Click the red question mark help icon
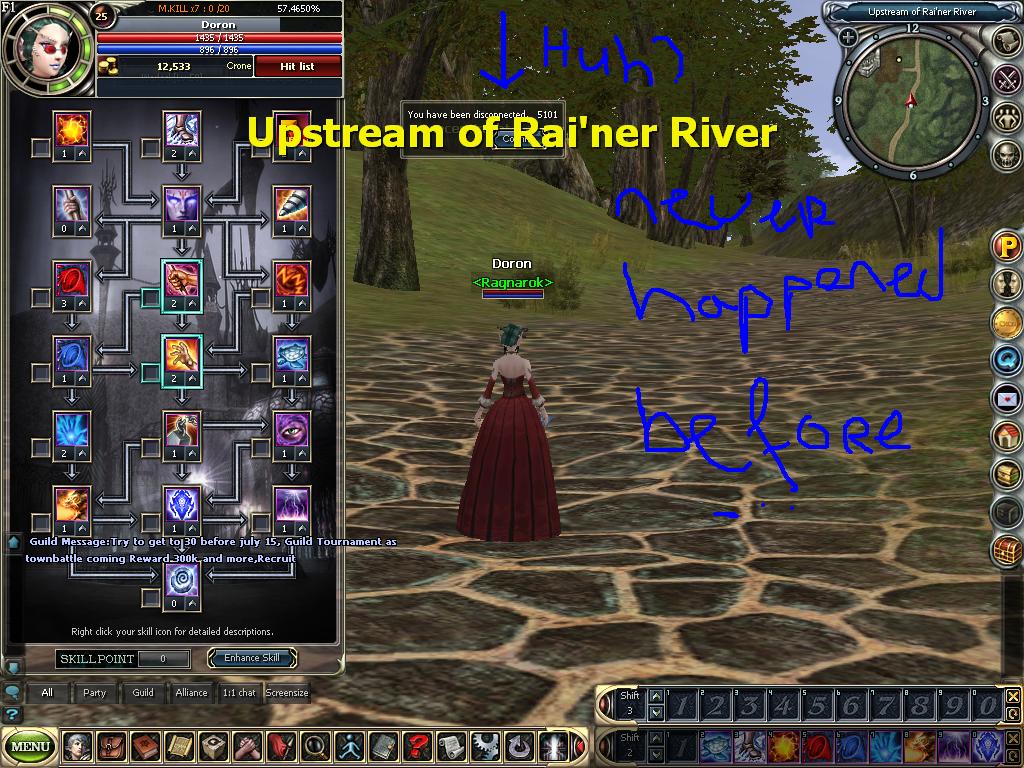Screen dimensions: 1024x768 click(x=416, y=745)
